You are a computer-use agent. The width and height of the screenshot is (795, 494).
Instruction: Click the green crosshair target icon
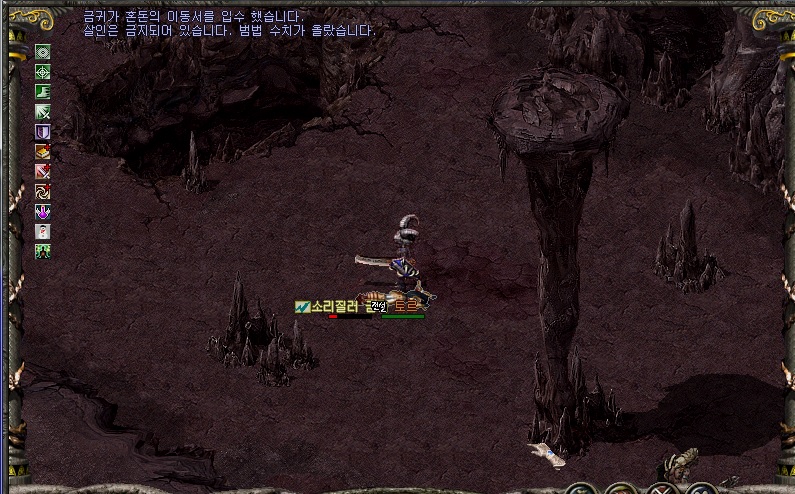tap(43, 72)
